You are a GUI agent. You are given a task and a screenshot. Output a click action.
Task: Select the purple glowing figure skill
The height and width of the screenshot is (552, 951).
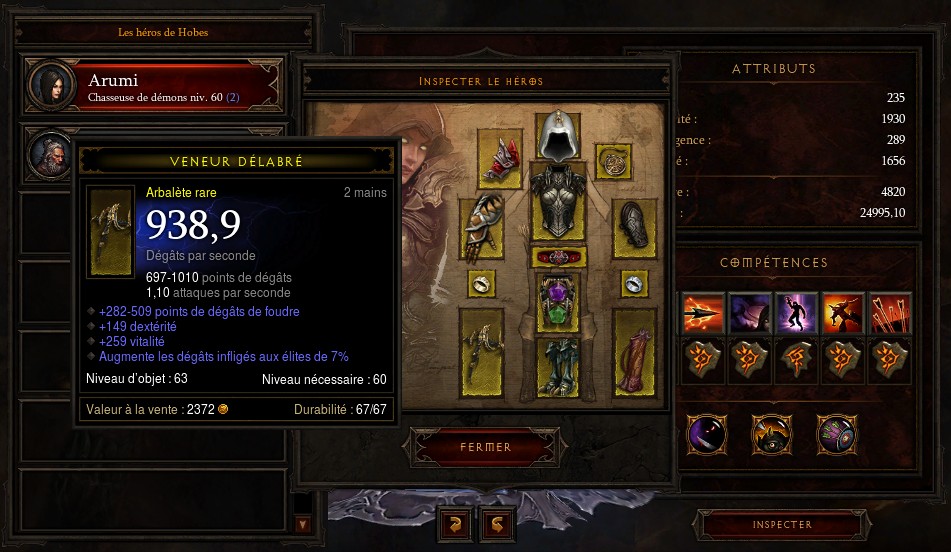coord(796,313)
